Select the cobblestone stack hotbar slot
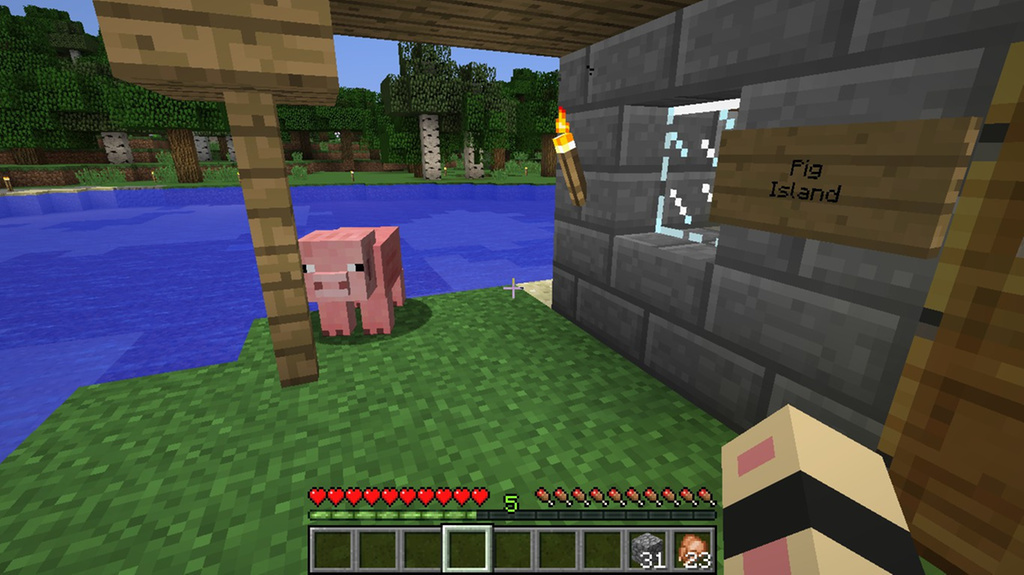Image resolution: width=1024 pixels, height=575 pixels. tap(648, 549)
